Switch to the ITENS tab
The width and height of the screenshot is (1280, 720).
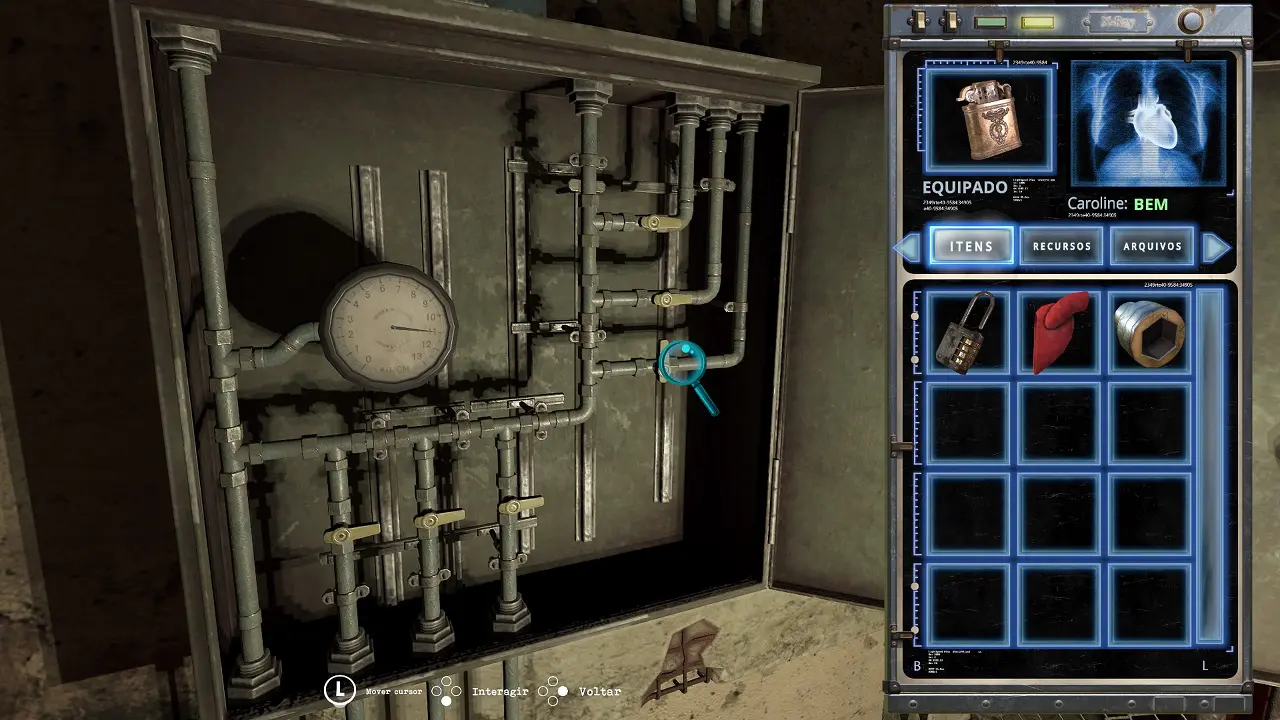pyautogui.click(x=971, y=246)
